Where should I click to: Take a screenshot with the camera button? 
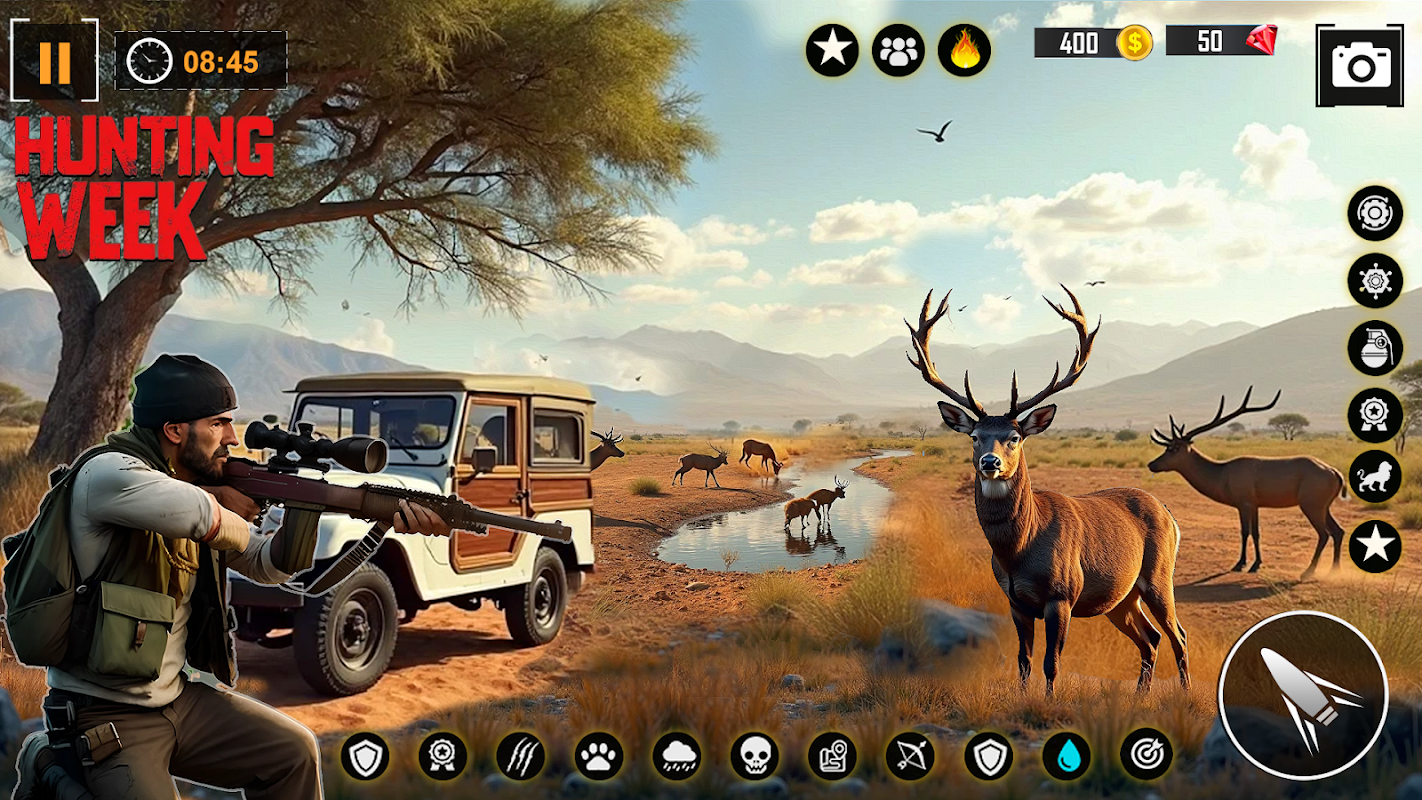coord(1359,66)
